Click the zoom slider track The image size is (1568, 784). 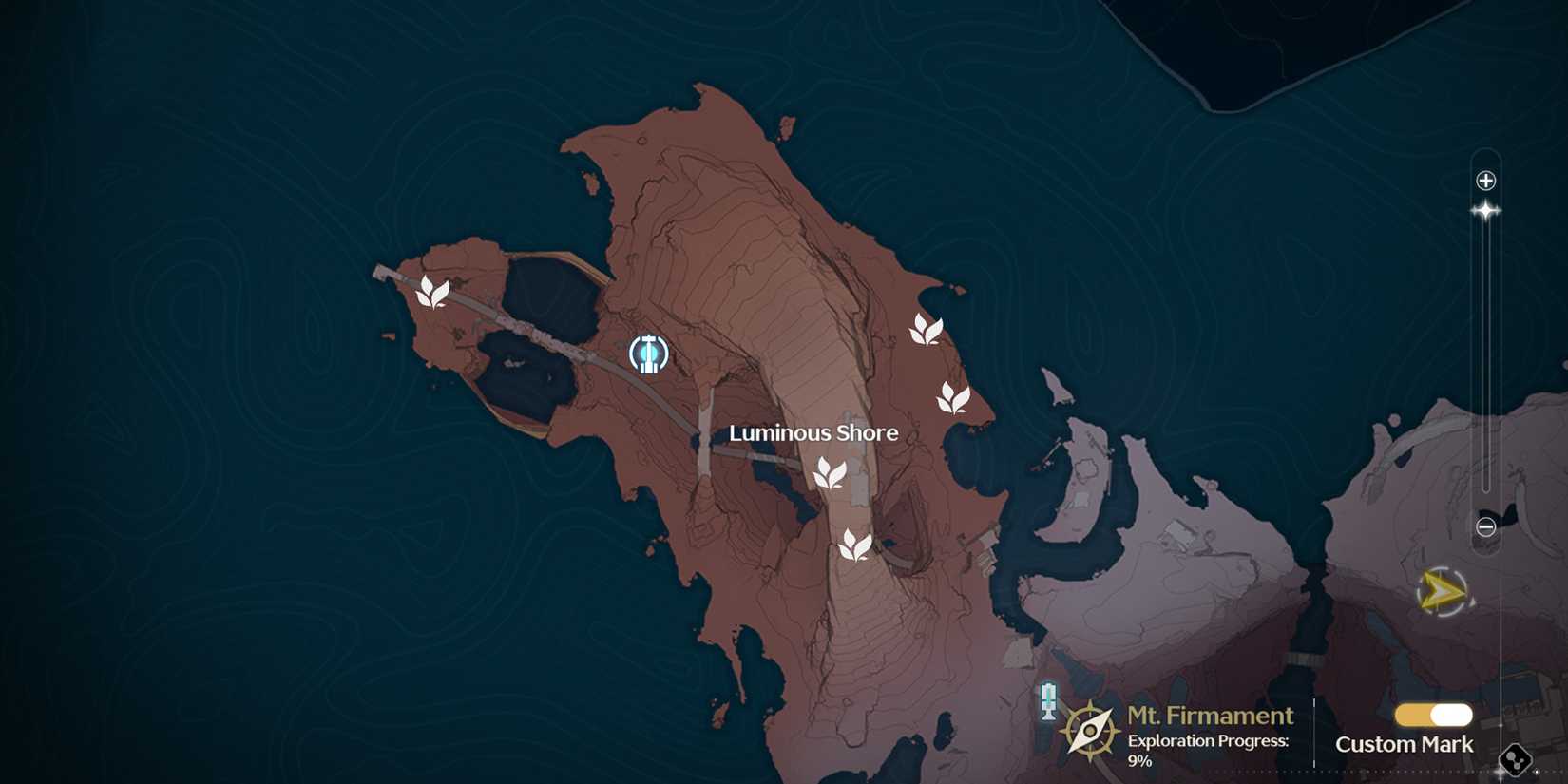coord(1485,361)
